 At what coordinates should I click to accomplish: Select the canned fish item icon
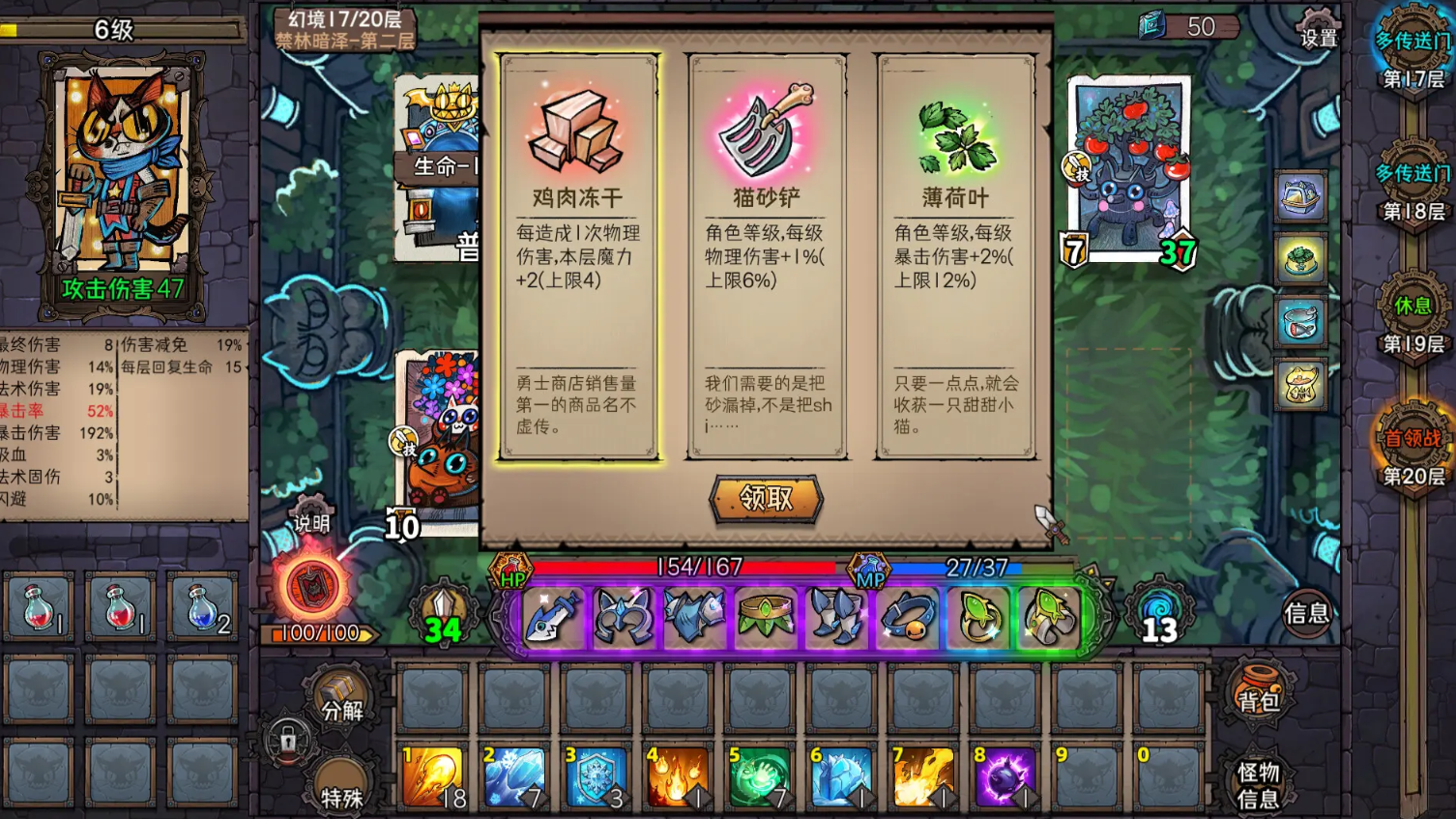1302,323
